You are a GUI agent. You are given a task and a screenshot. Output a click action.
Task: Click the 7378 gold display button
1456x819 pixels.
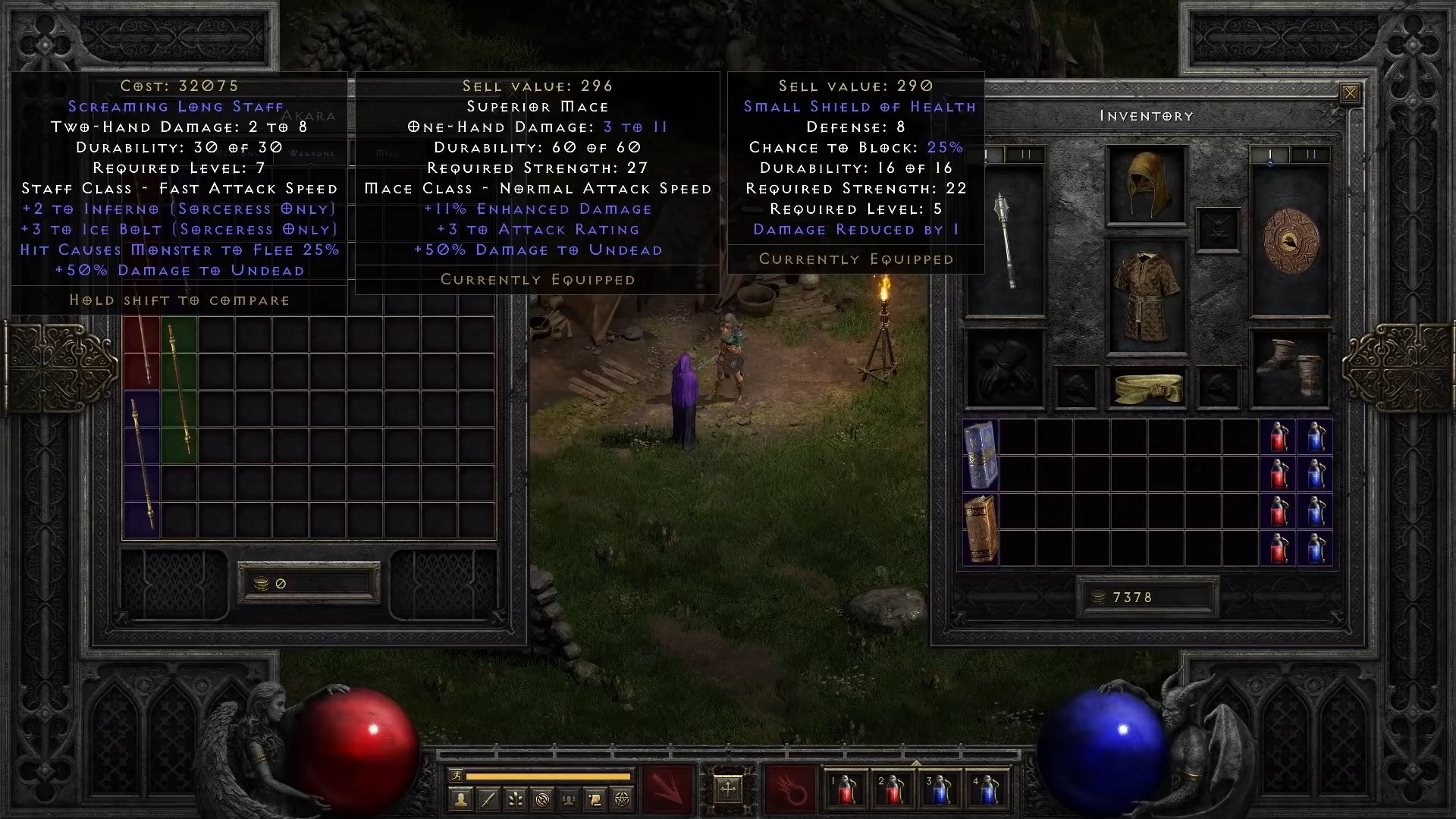pos(1147,596)
